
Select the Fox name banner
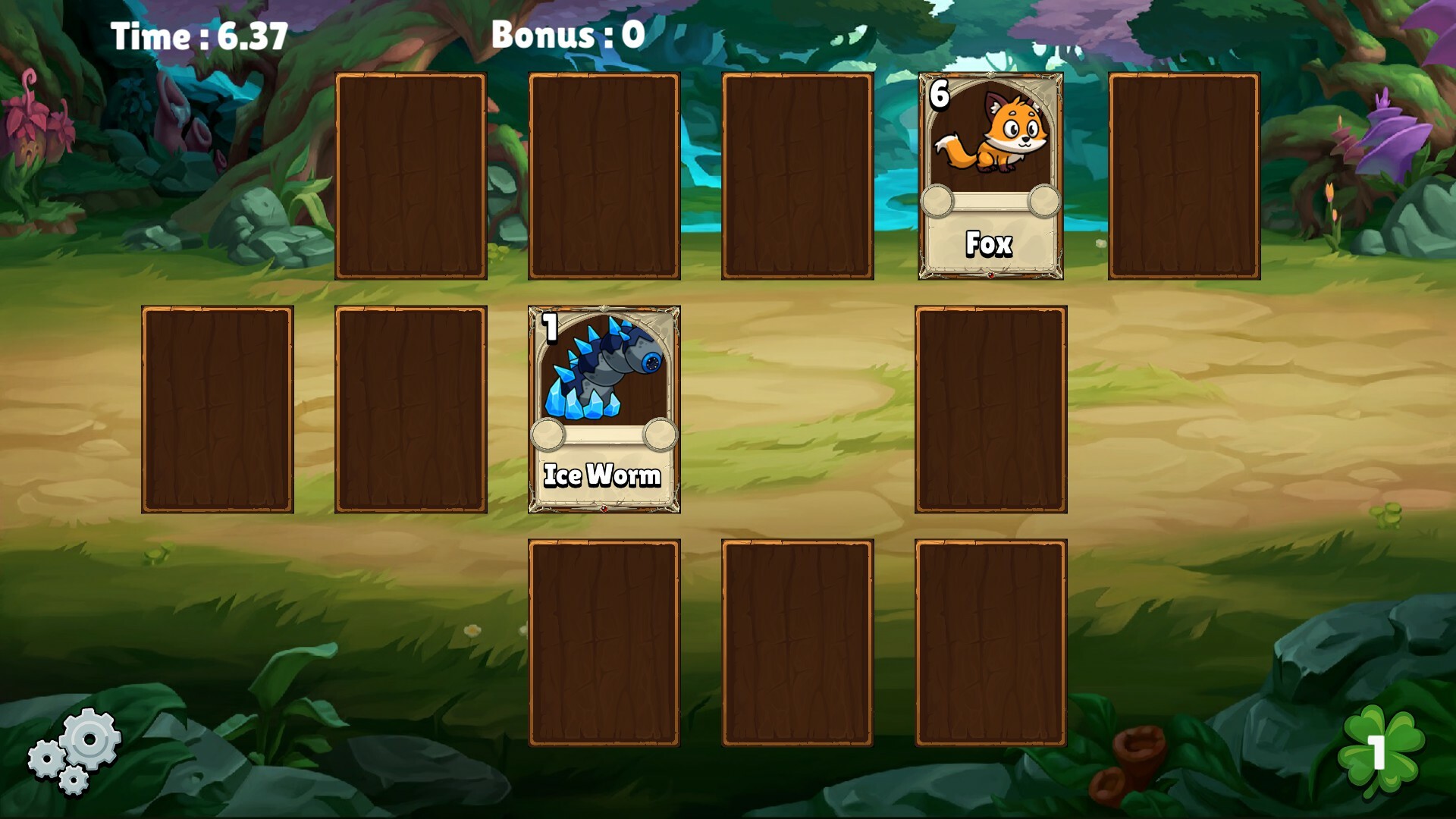pos(988,243)
